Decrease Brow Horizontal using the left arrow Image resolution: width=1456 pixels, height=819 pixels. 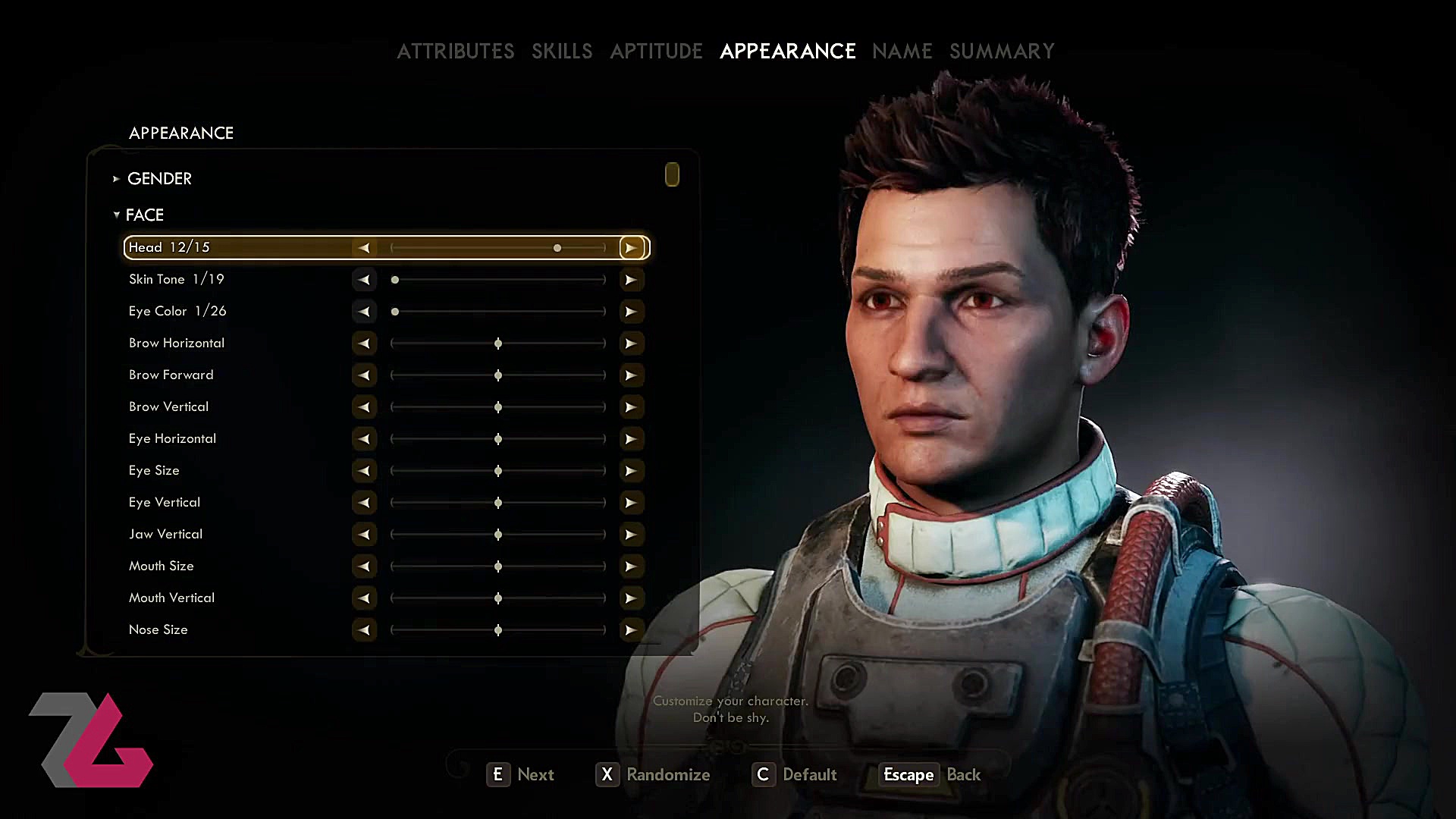coord(364,343)
